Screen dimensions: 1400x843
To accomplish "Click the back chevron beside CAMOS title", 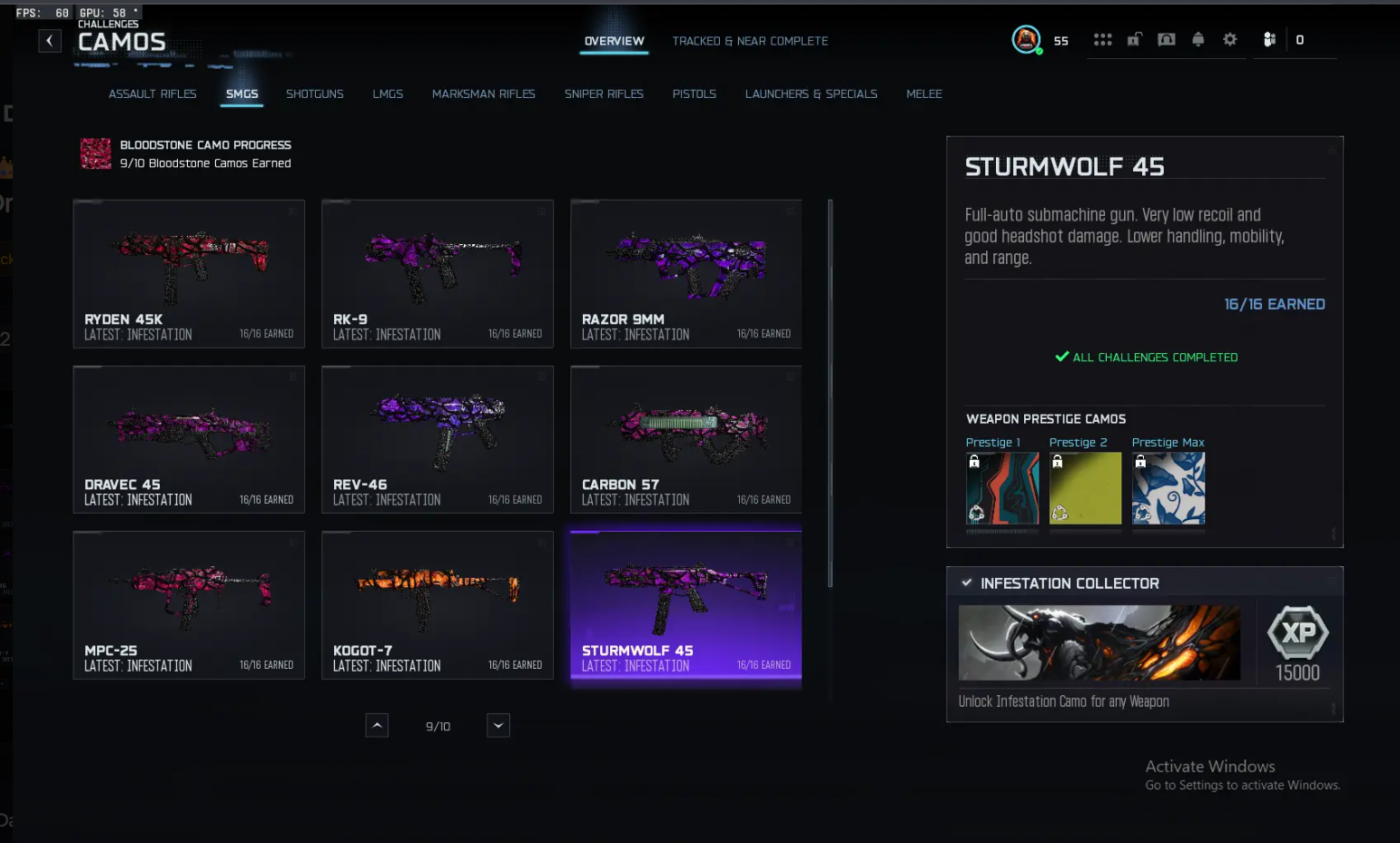I will [50, 40].
